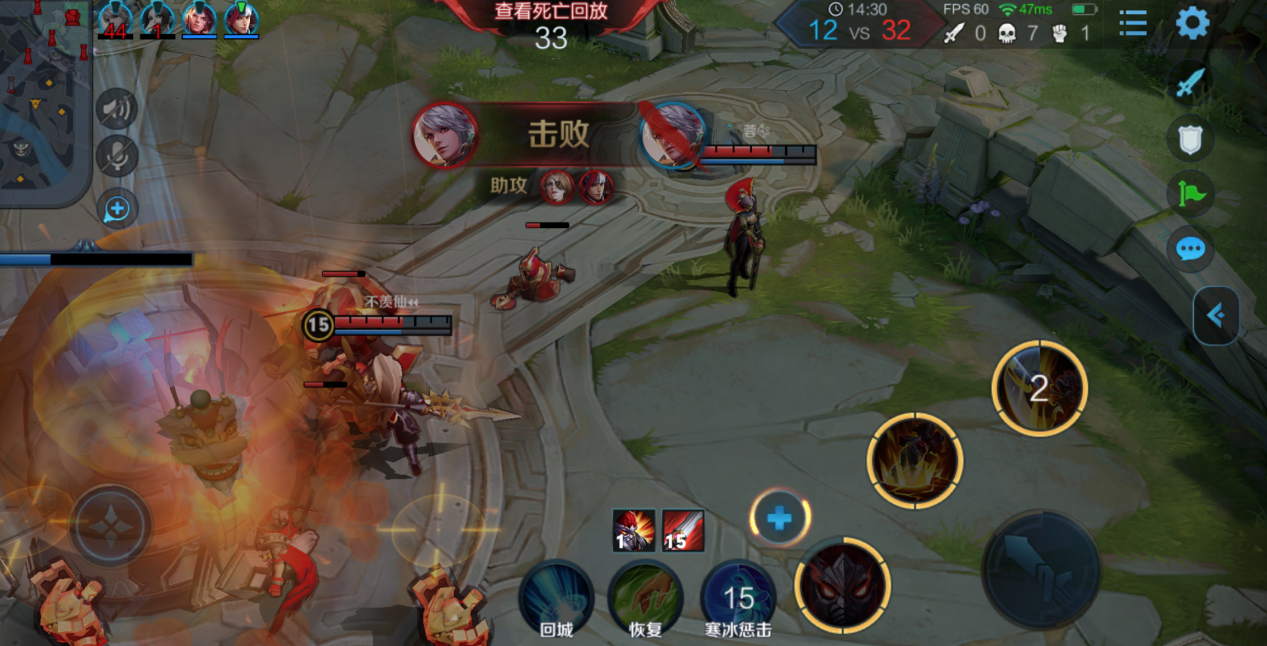The height and width of the screenshot is (646, 1267).
Task: Send the green flag gather signal
Action: (1189, 193)
